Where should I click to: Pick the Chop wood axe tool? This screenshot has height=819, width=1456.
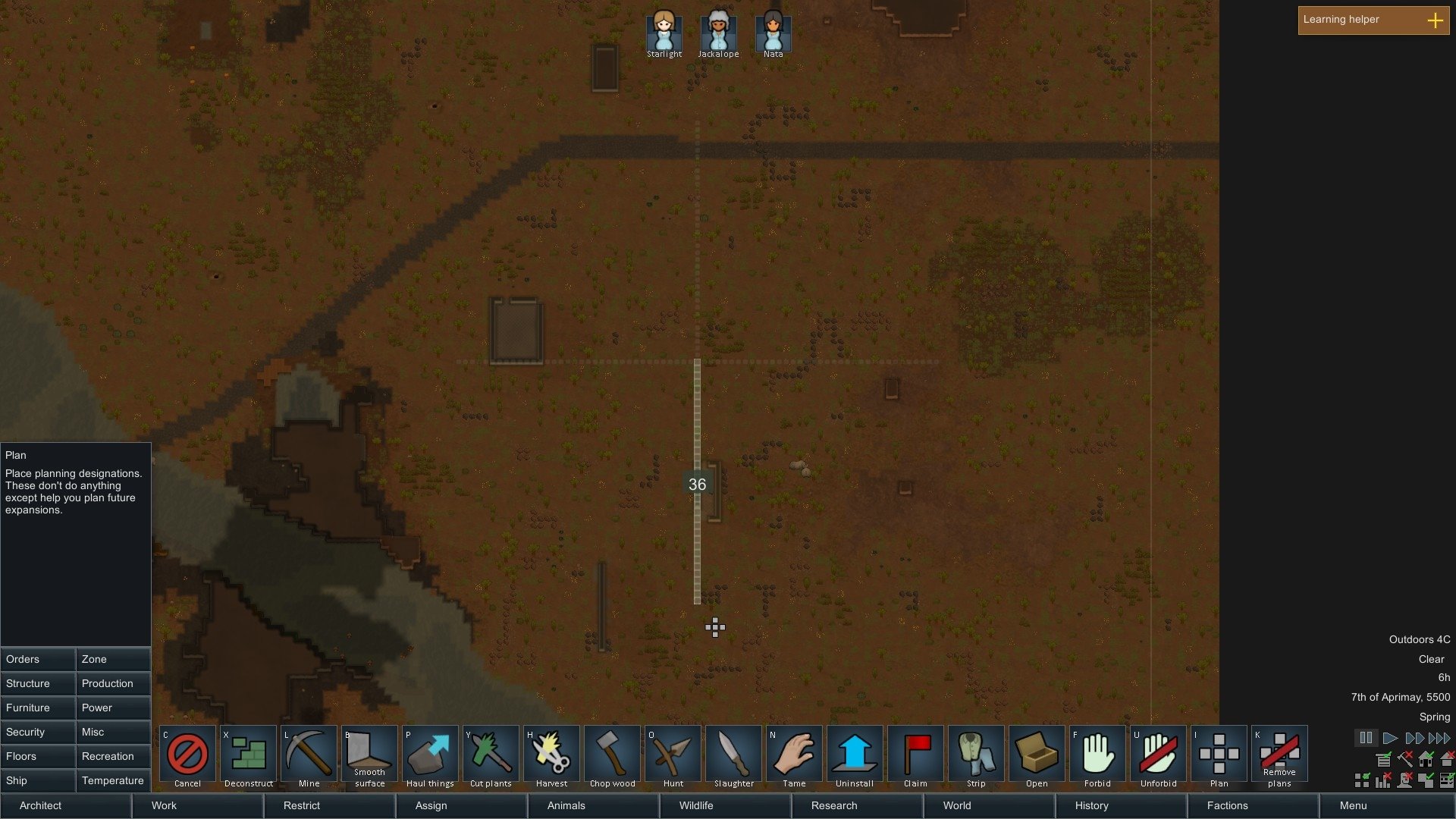tap(612, 756)
